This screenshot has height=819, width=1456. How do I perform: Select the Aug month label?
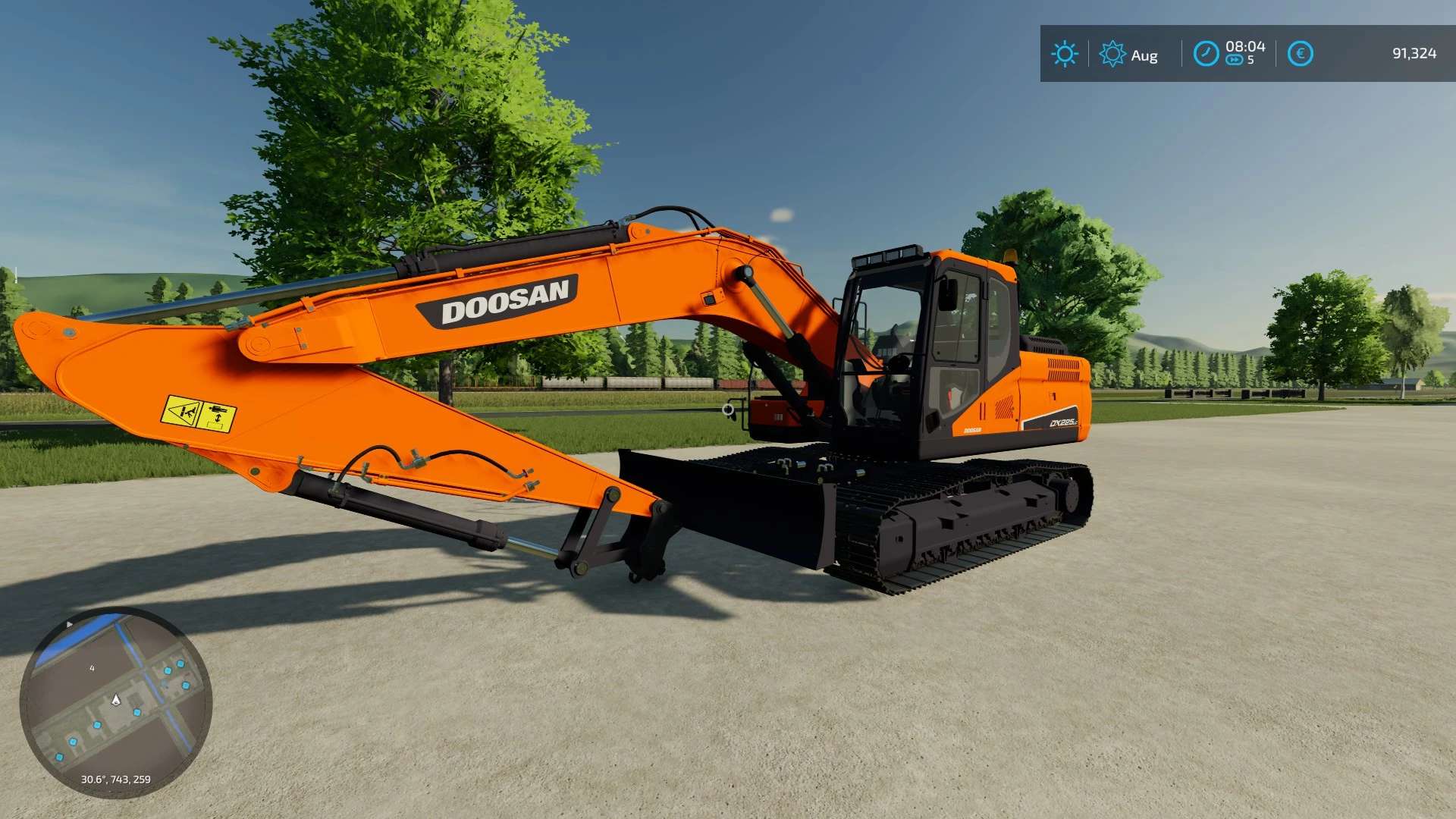(x=1145, y=55)
